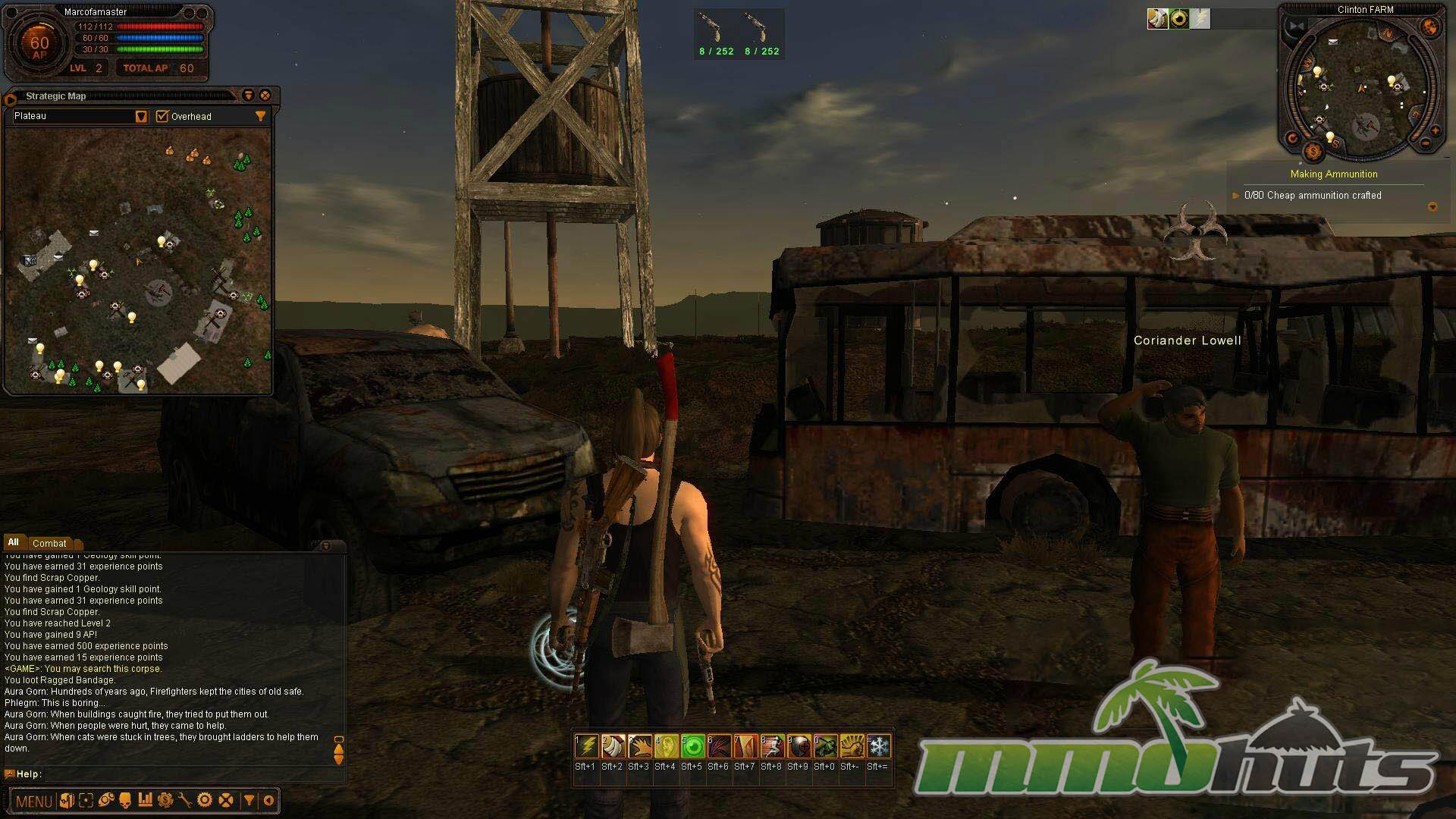Select the All chat tab

(14, 542)
